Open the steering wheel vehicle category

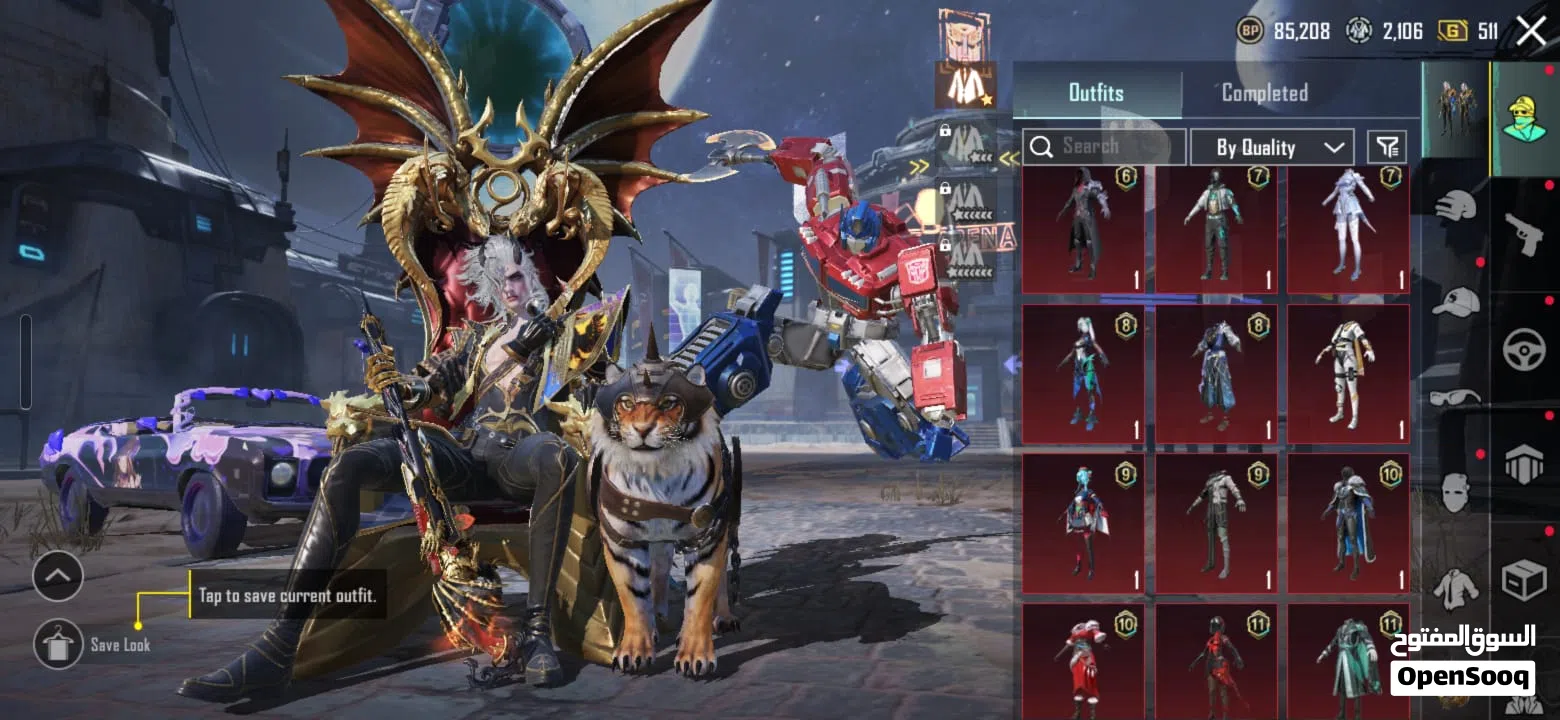[1524, 350]
